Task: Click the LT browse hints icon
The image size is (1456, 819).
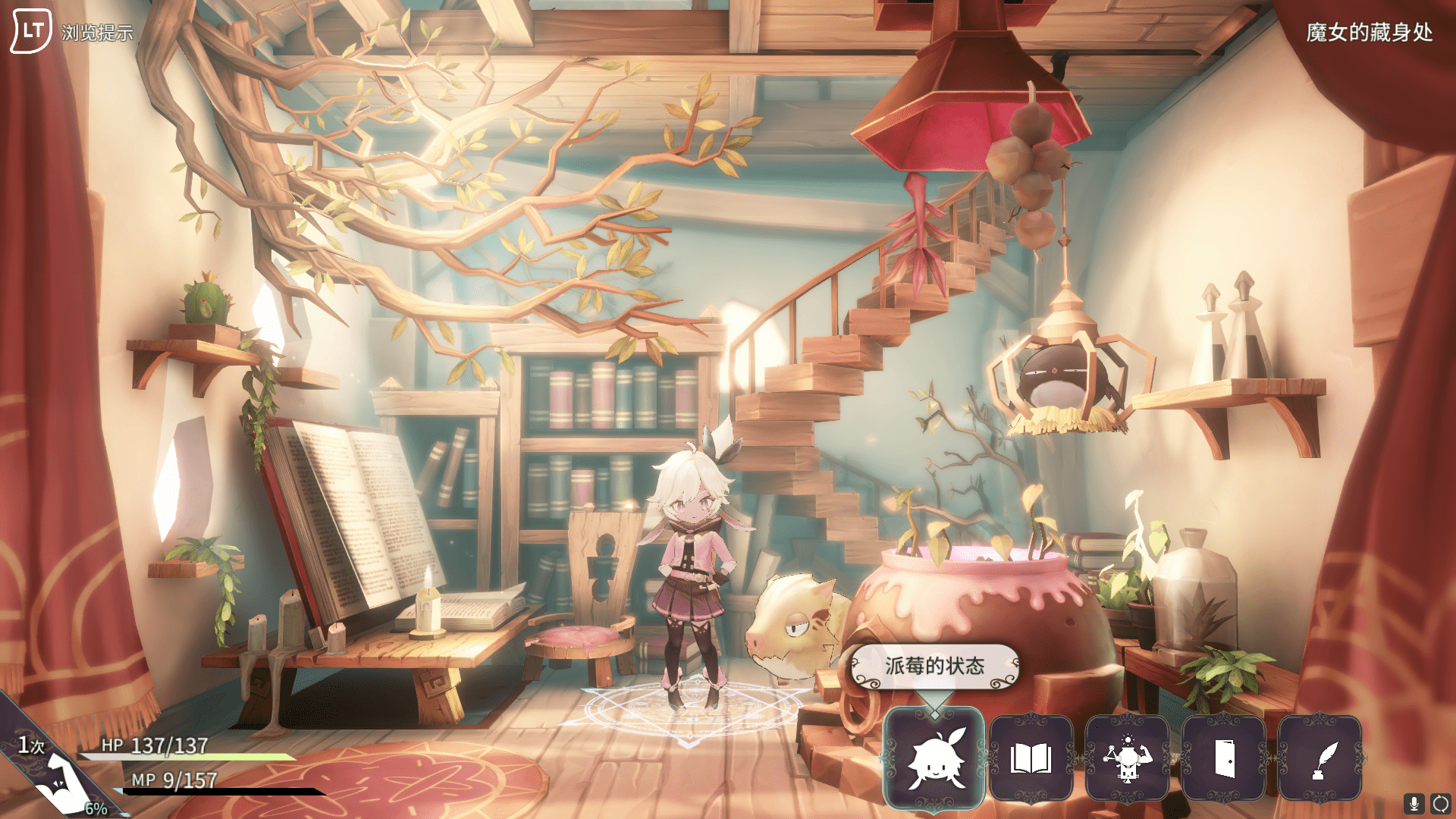Action: [x=30, y=30]
